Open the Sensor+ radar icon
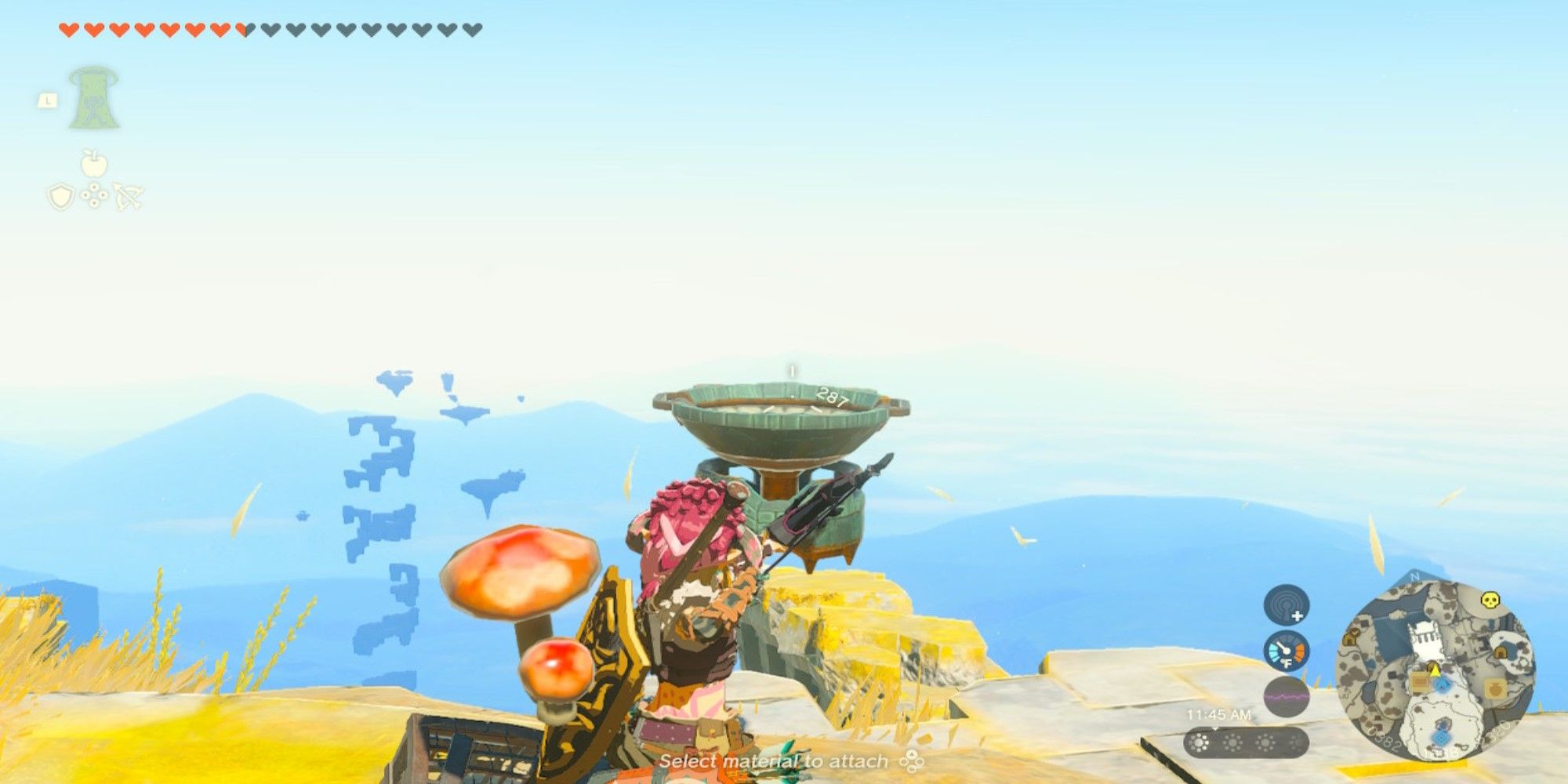Screen dimensions: 1568x784 click(x=1286, y=606)
